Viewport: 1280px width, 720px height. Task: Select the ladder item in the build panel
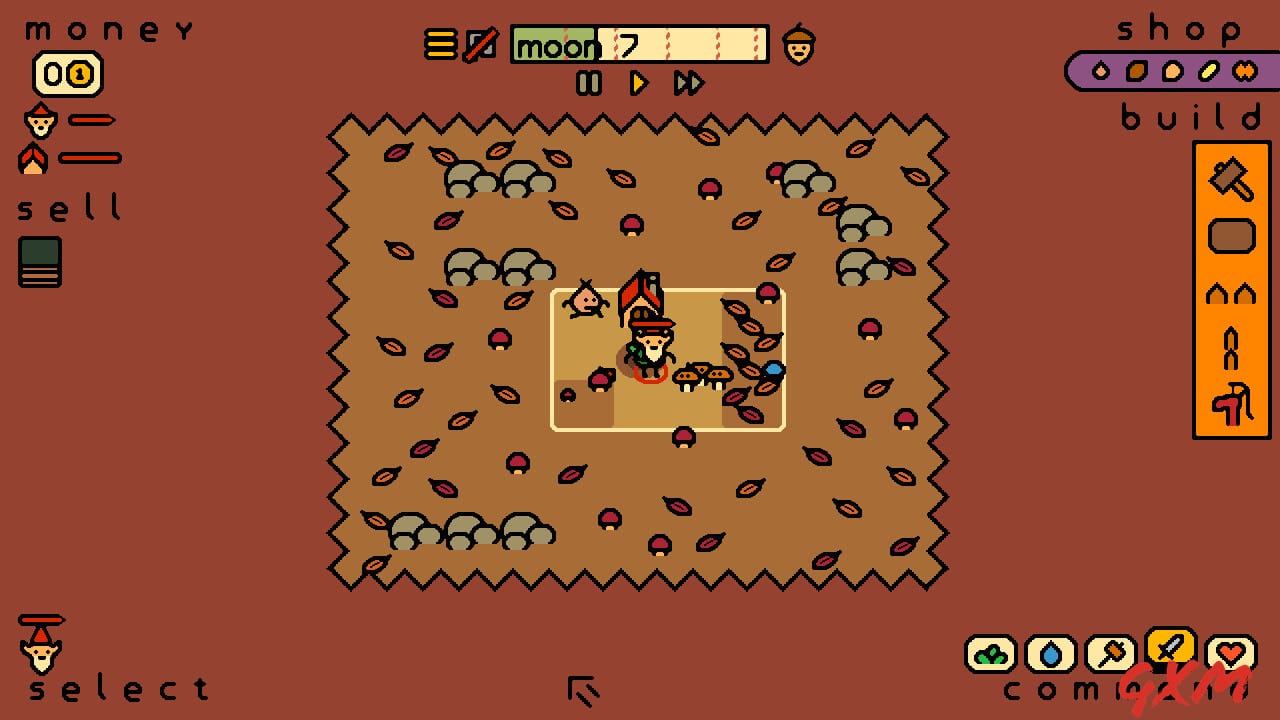[x=1232, y=350]
